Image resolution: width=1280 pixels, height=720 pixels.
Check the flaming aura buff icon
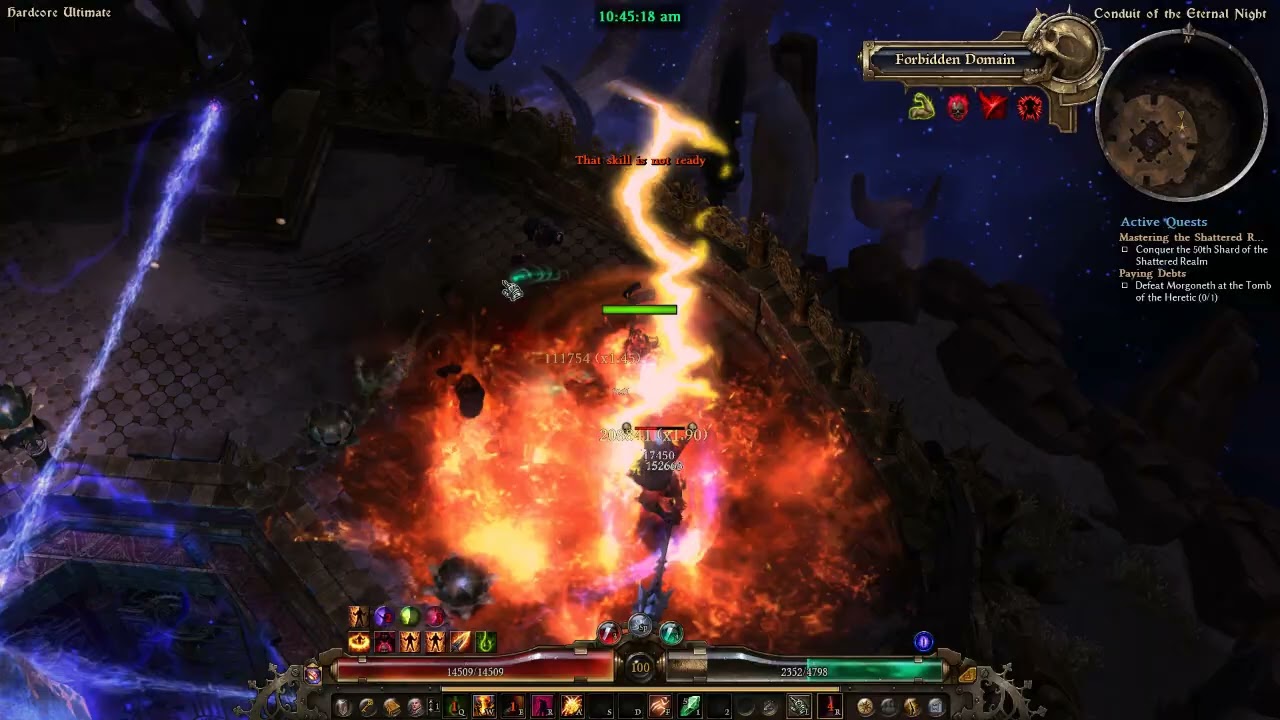point(359,642)
